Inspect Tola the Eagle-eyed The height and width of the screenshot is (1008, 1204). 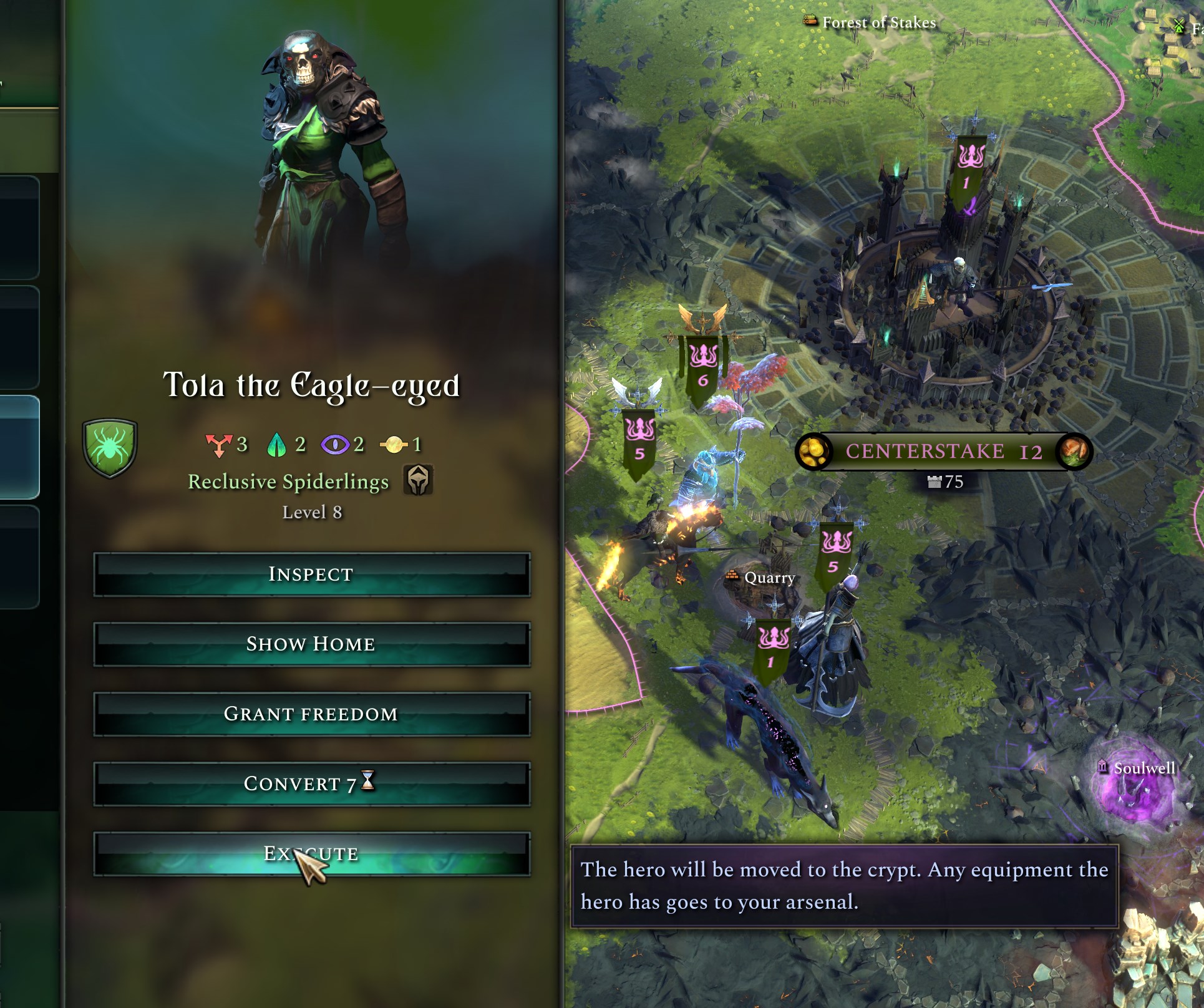(311, 574)
